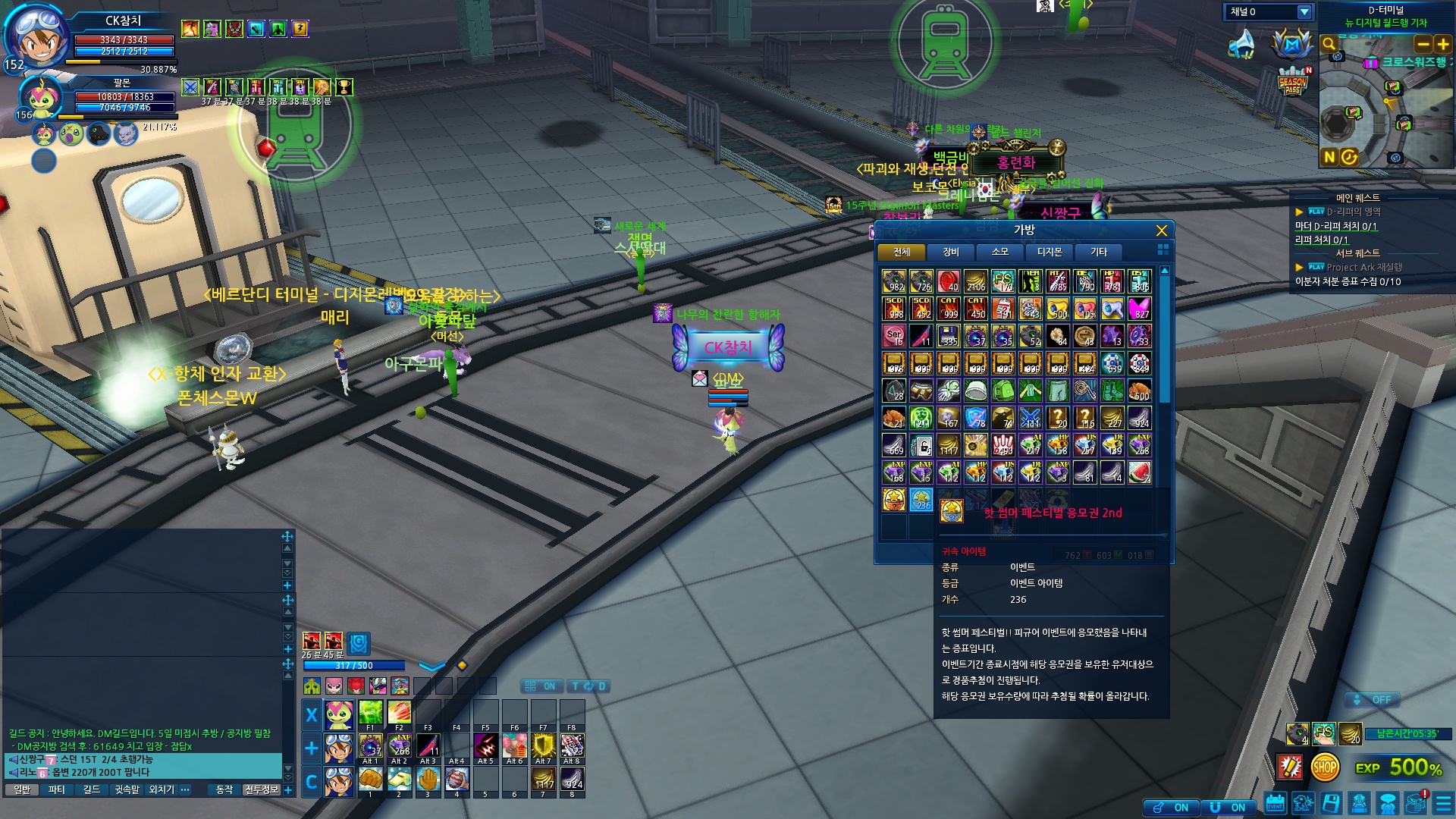Use the banana item in hotbar slot 7
1456x819 pixels.
pos(543,779)
